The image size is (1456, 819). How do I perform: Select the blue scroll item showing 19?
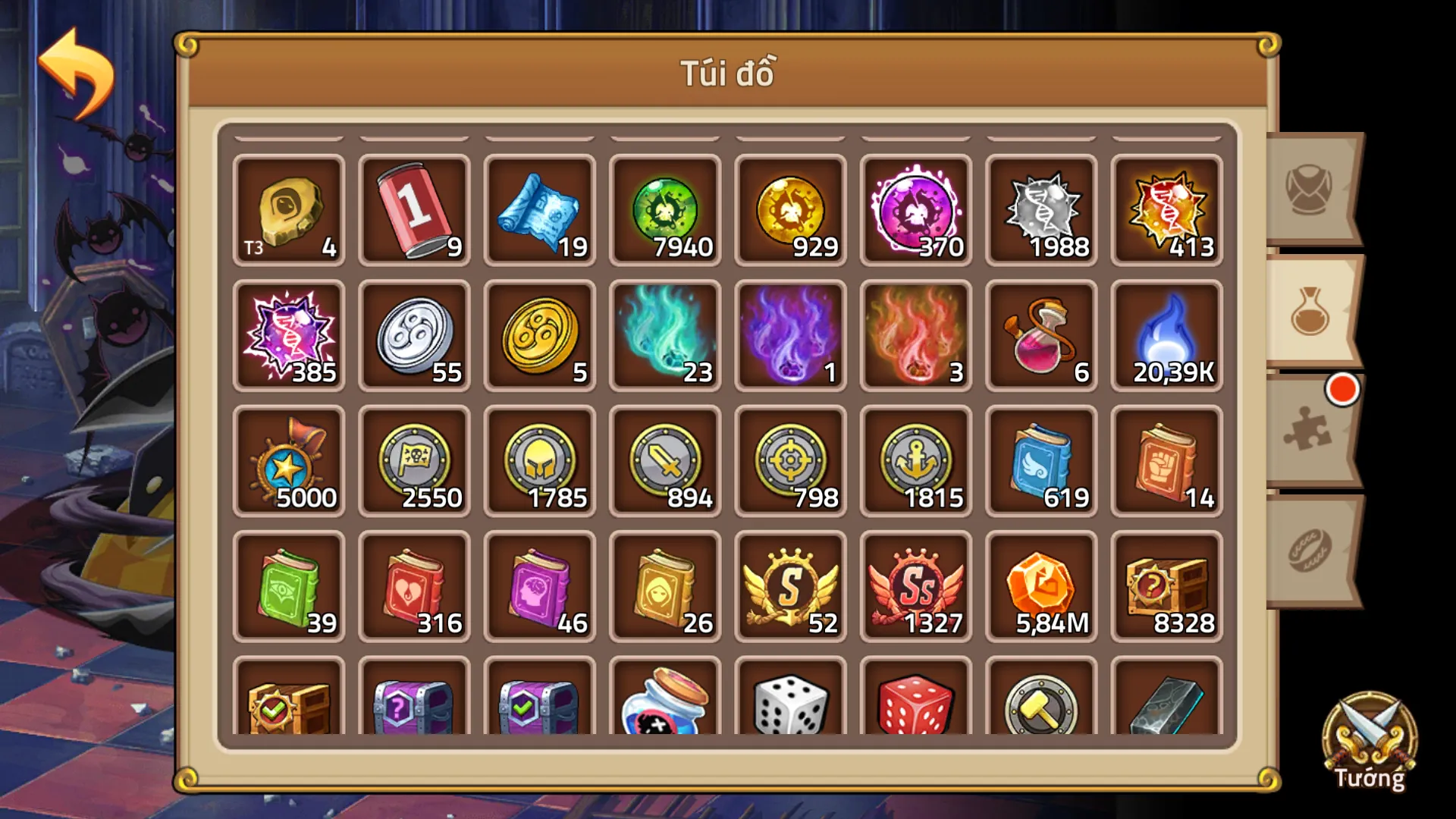pos(540,209)
